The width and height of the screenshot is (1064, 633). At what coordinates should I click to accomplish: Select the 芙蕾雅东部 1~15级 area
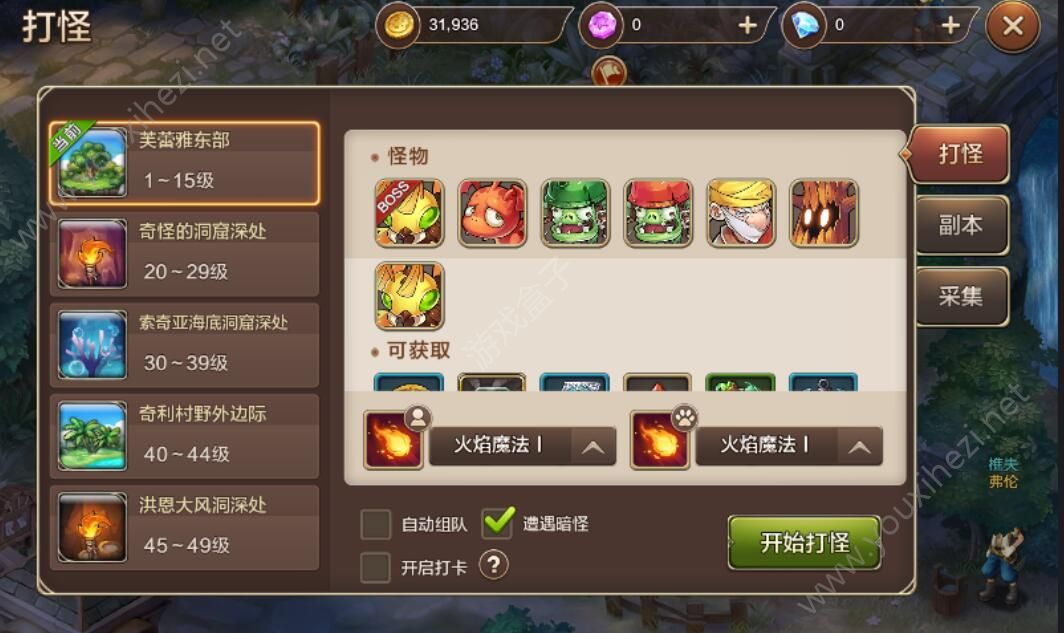pos(185,162)
